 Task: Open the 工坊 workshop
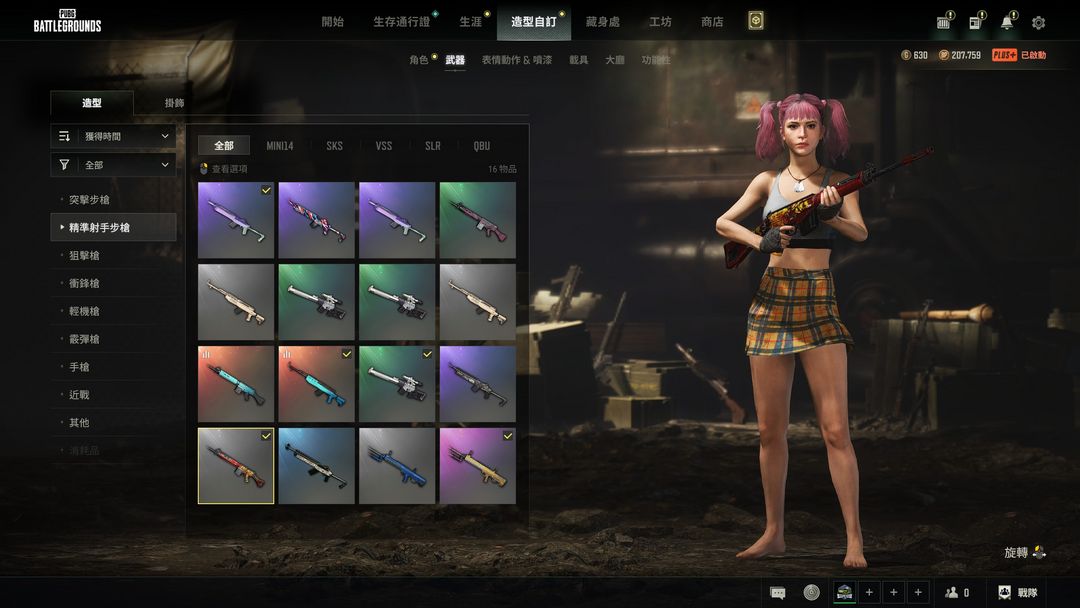tap(660, 22)
